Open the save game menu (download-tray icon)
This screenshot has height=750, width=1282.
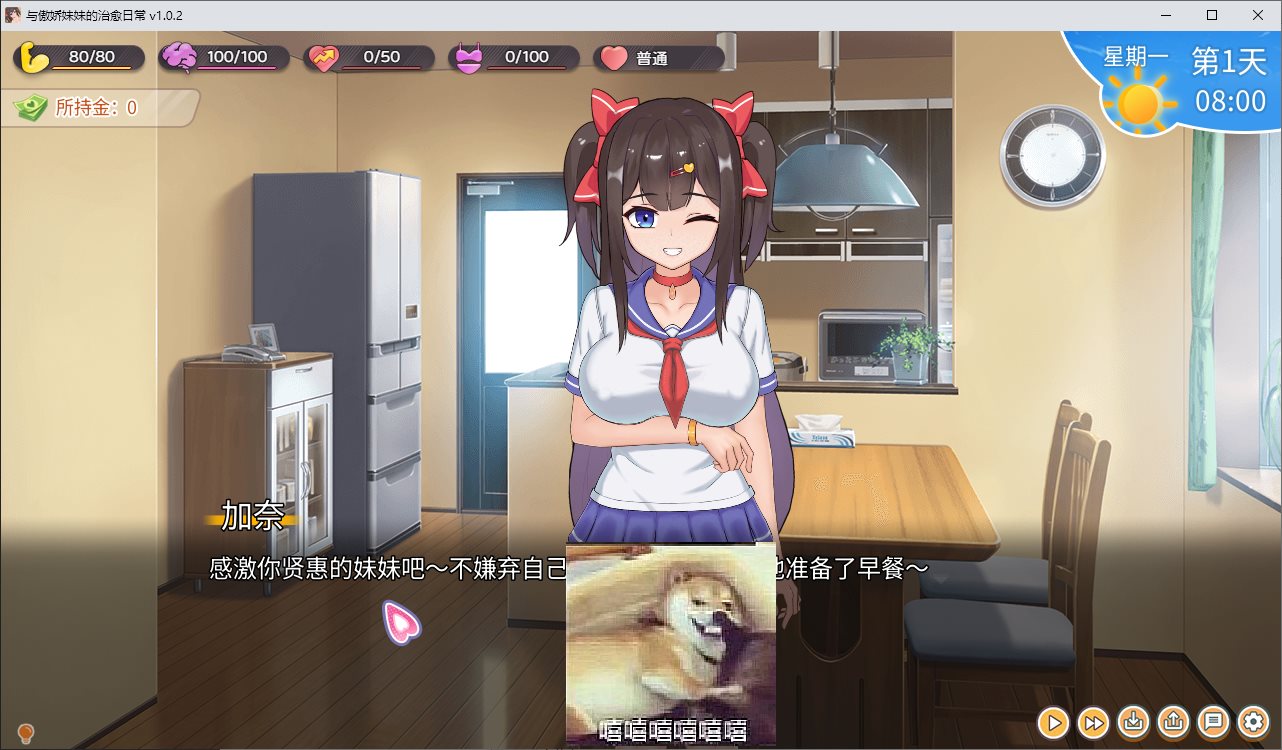click(1134, 721)
